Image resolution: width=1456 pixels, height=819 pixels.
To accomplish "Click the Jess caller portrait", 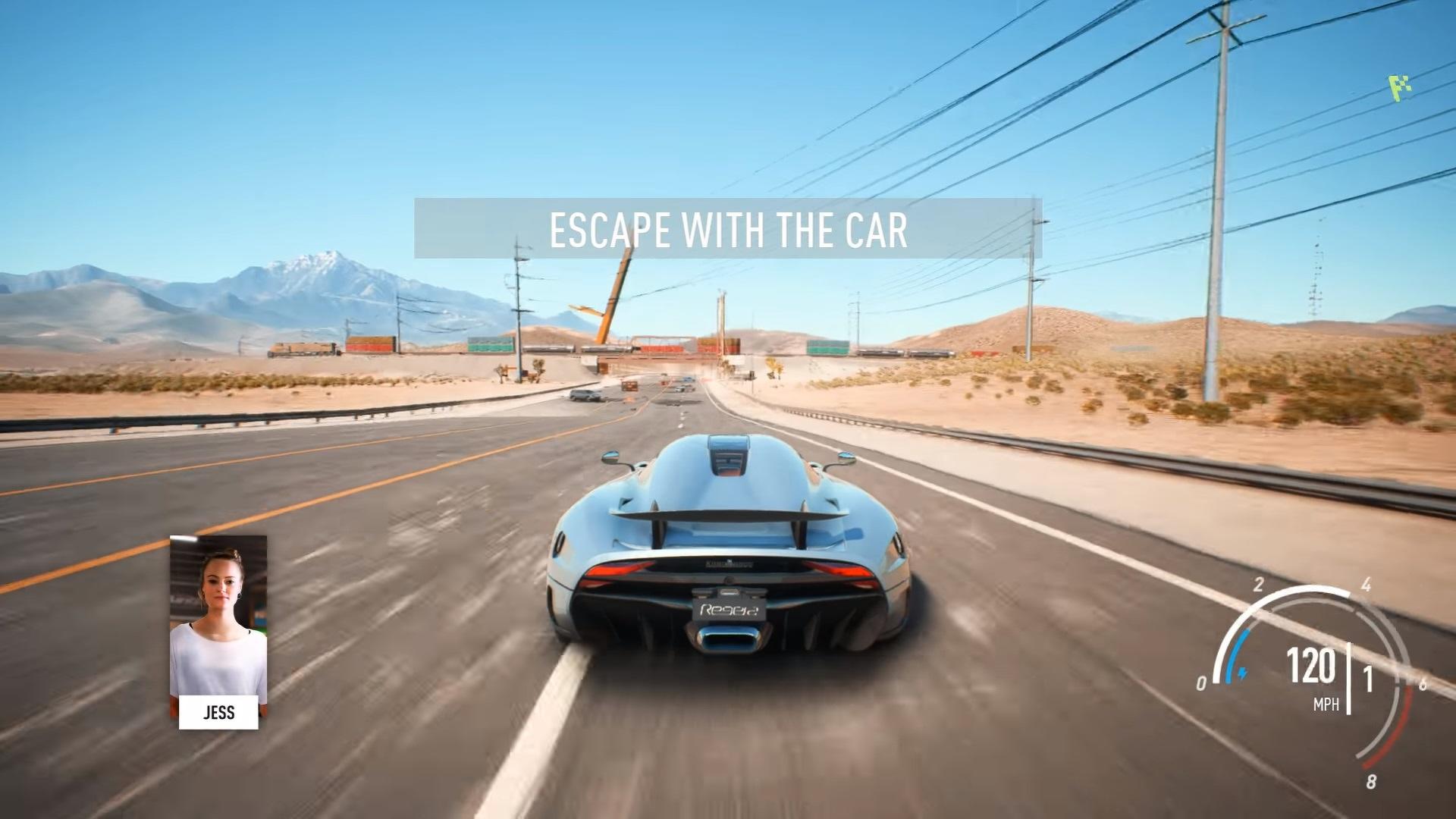I will (218, 618).
